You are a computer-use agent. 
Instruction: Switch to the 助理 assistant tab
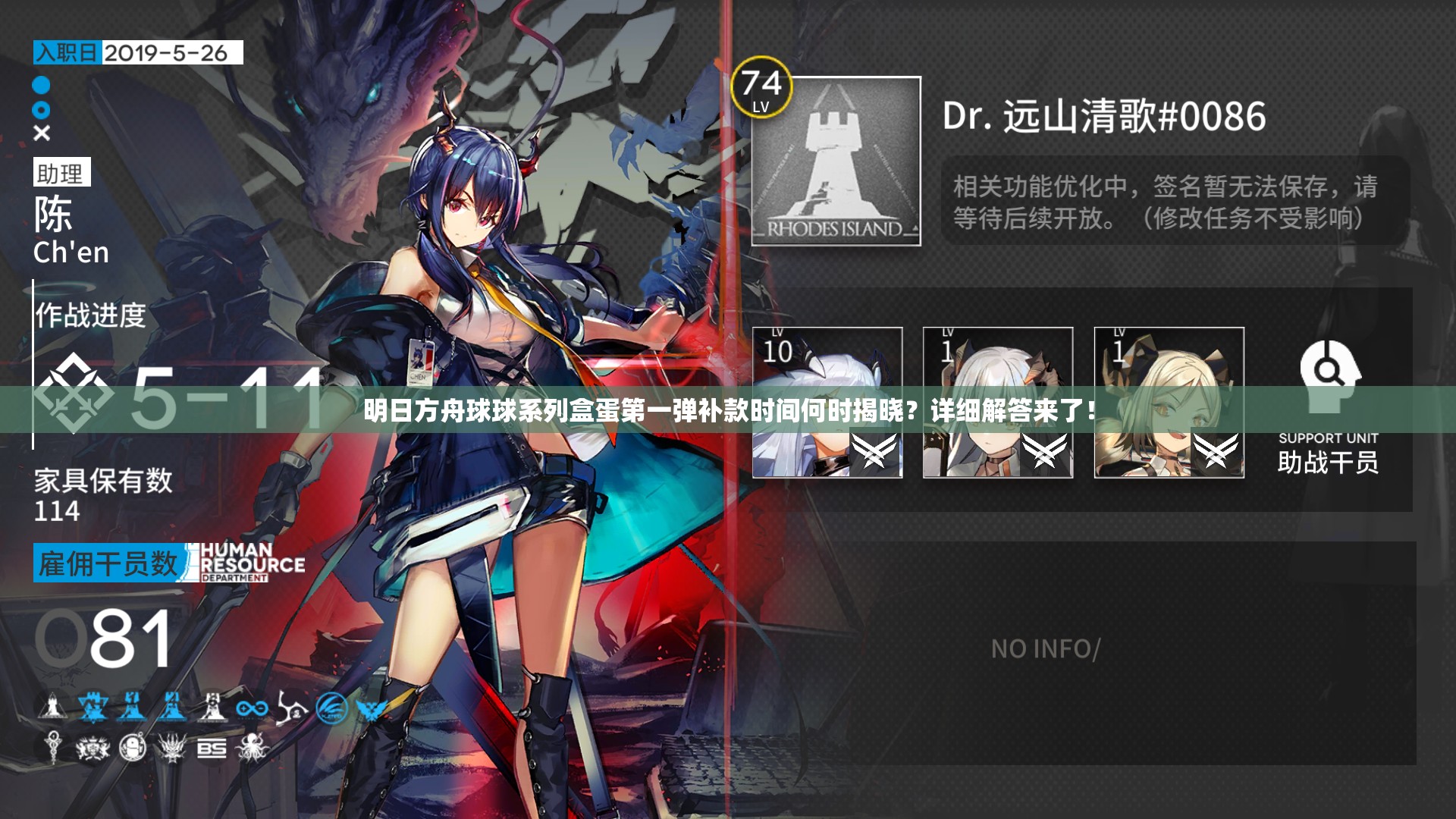(x=62, y=172)
